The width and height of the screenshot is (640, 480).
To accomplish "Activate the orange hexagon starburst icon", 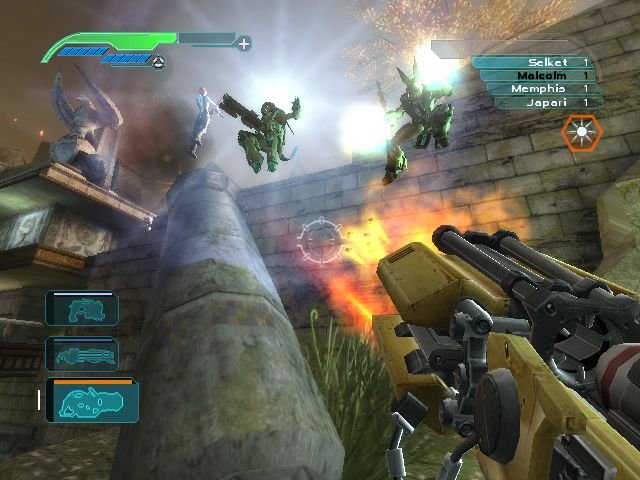I will (578, 133).
